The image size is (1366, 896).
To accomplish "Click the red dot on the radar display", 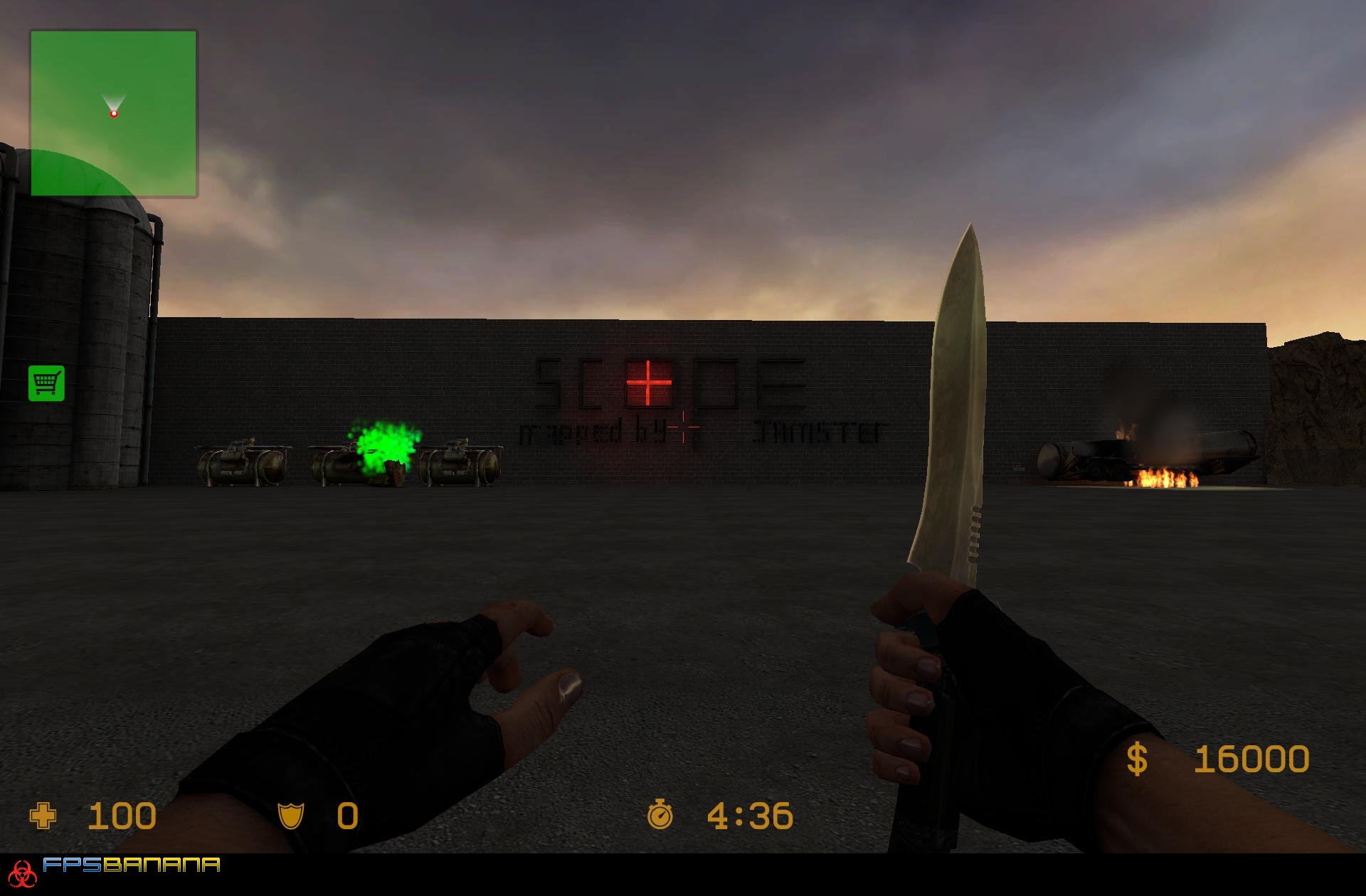I will point(114,112).
